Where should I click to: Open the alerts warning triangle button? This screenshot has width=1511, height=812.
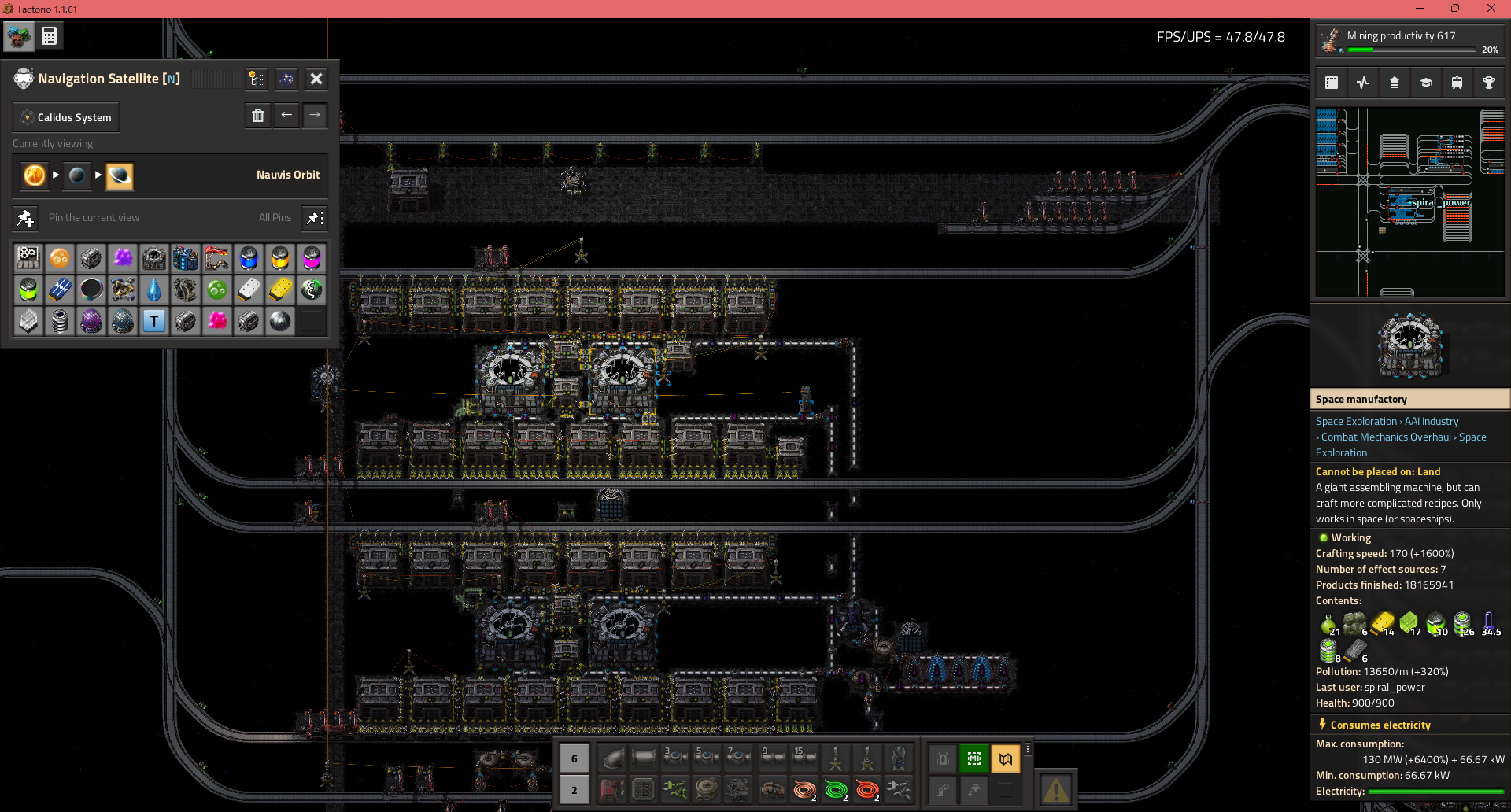click(1055, 789)
